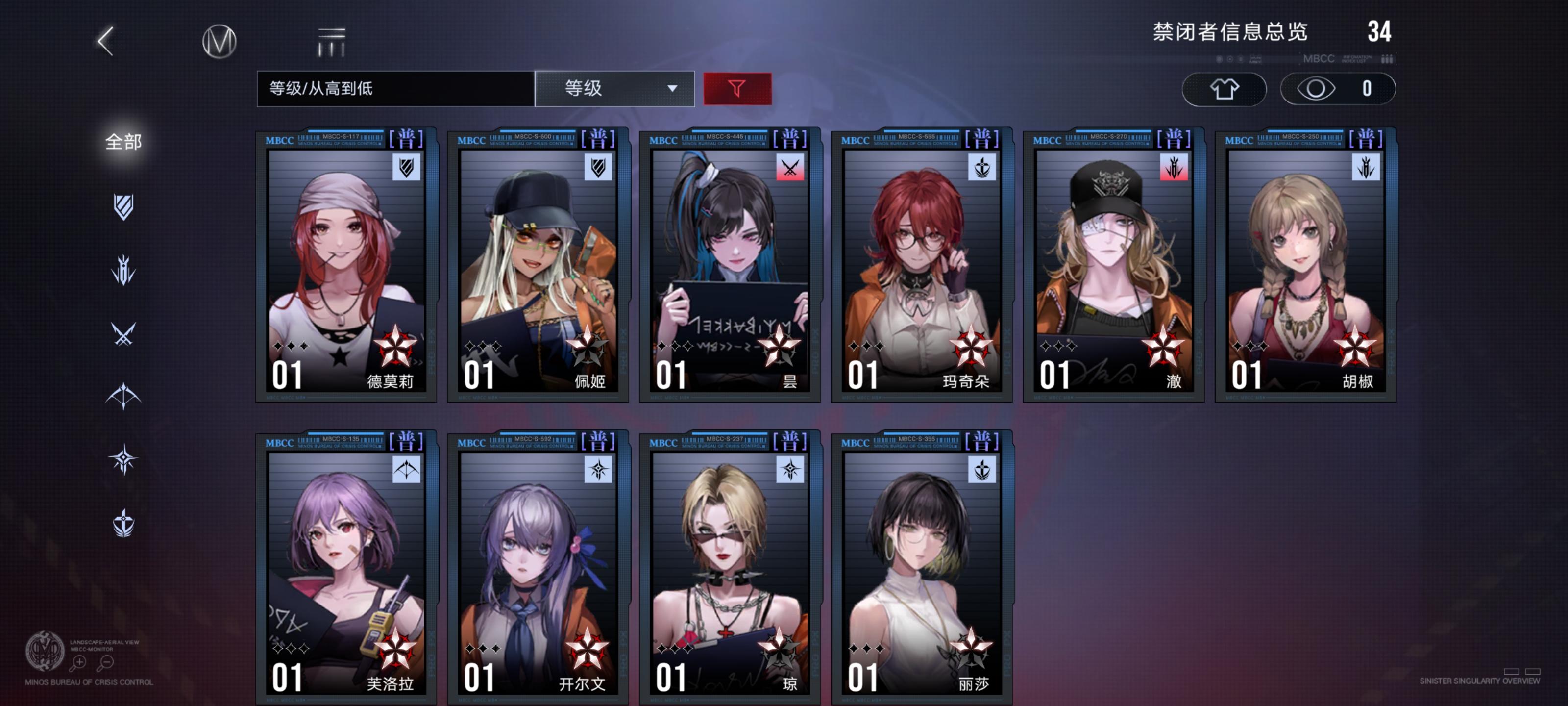1568x706 pixels.
Task: Select the crossed swords class filter
Action: coord(123,333)
